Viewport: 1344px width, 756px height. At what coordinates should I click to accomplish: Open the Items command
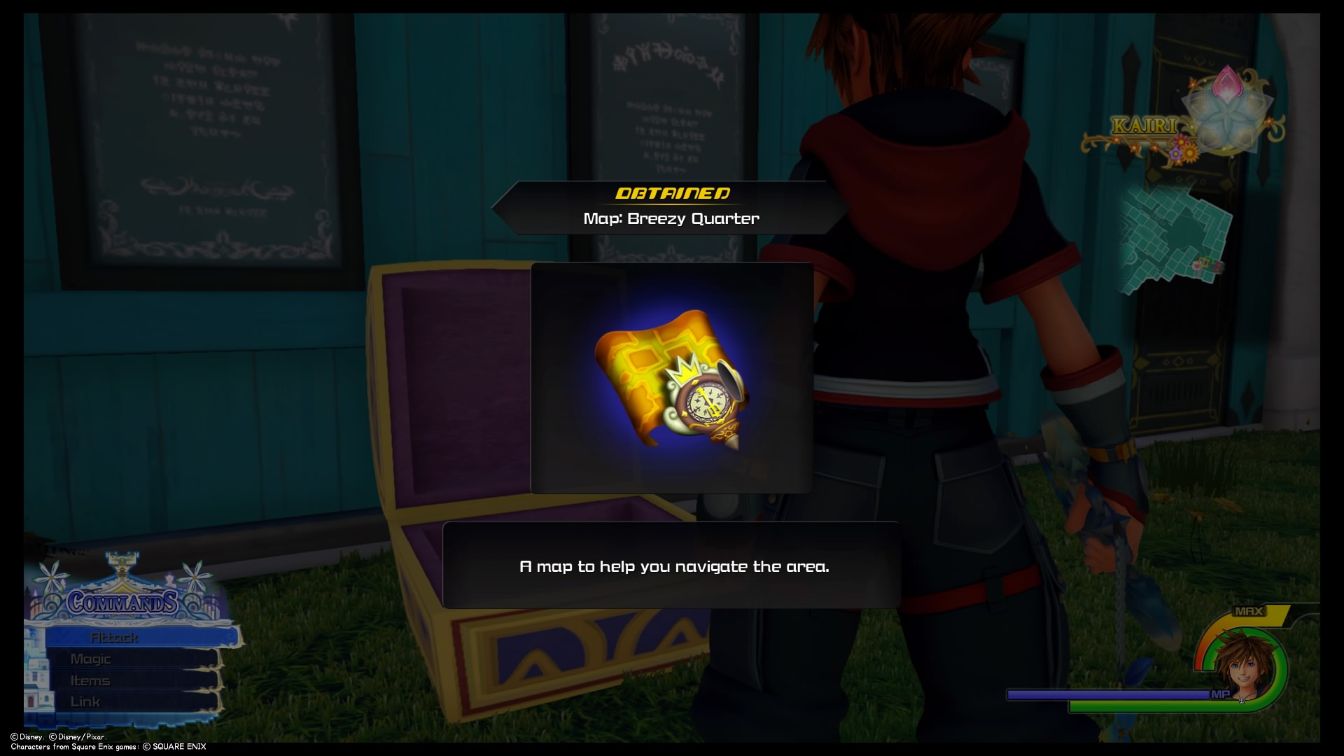90,680
